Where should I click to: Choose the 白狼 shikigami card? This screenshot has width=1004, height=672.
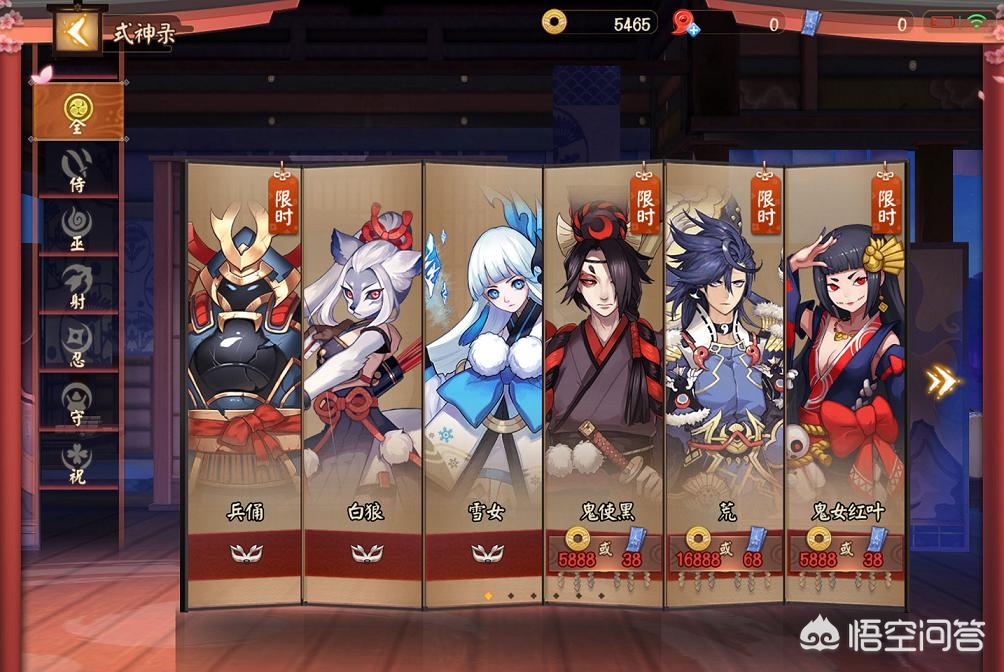363,380
